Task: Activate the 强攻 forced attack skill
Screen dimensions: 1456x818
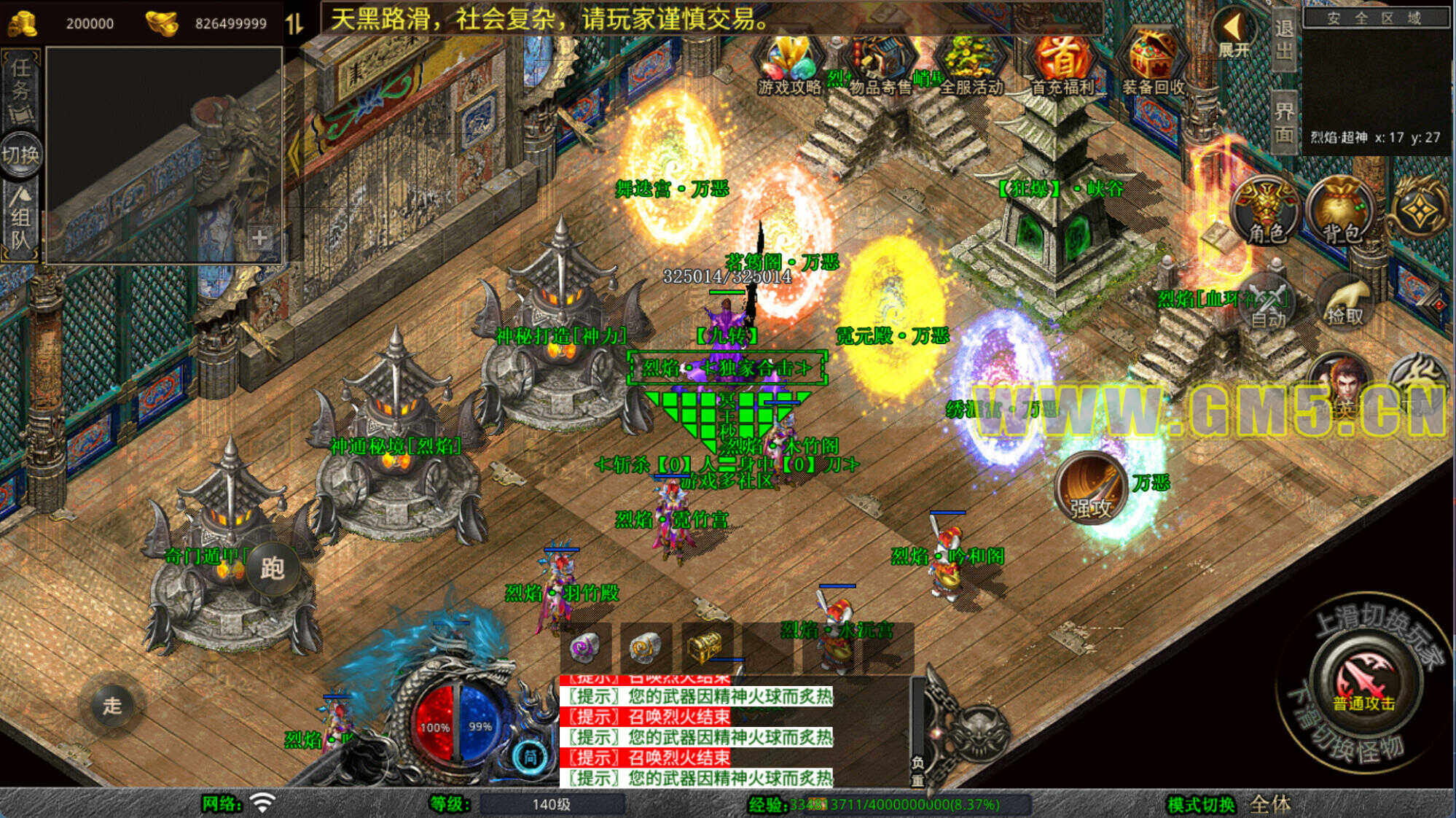Action: (x=1091, y=488)
